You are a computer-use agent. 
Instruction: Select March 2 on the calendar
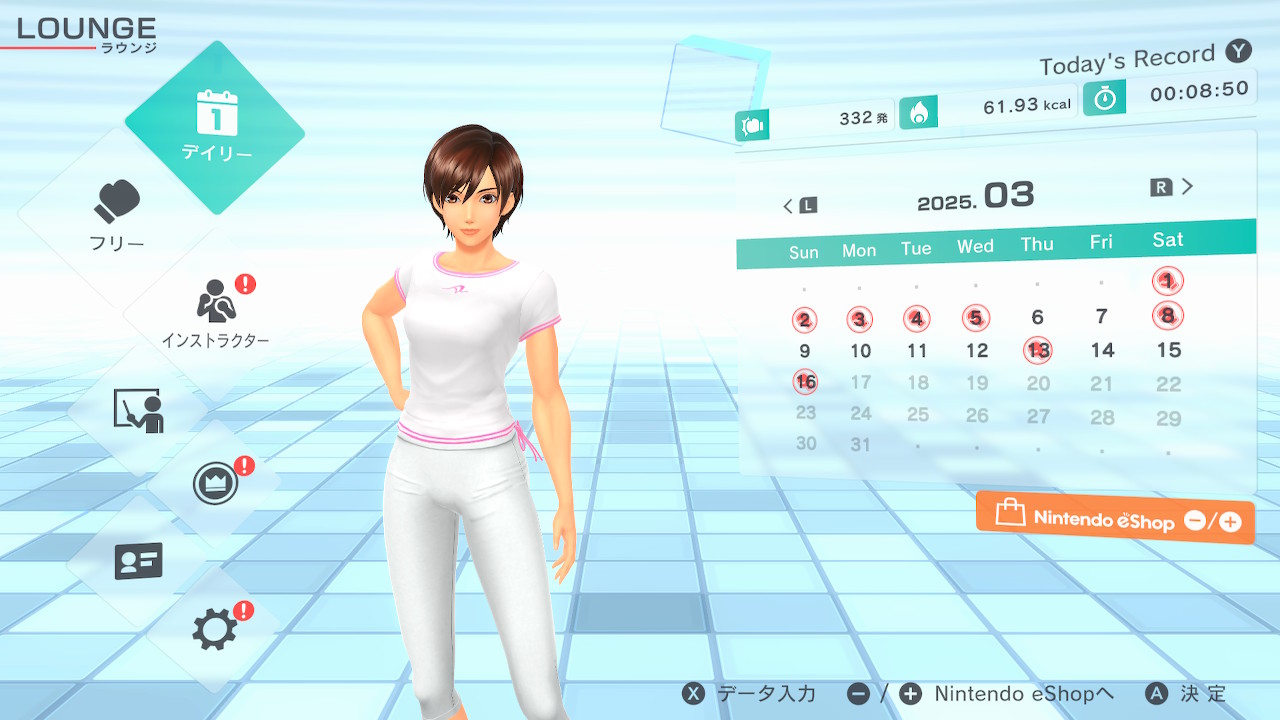[804, 321]
